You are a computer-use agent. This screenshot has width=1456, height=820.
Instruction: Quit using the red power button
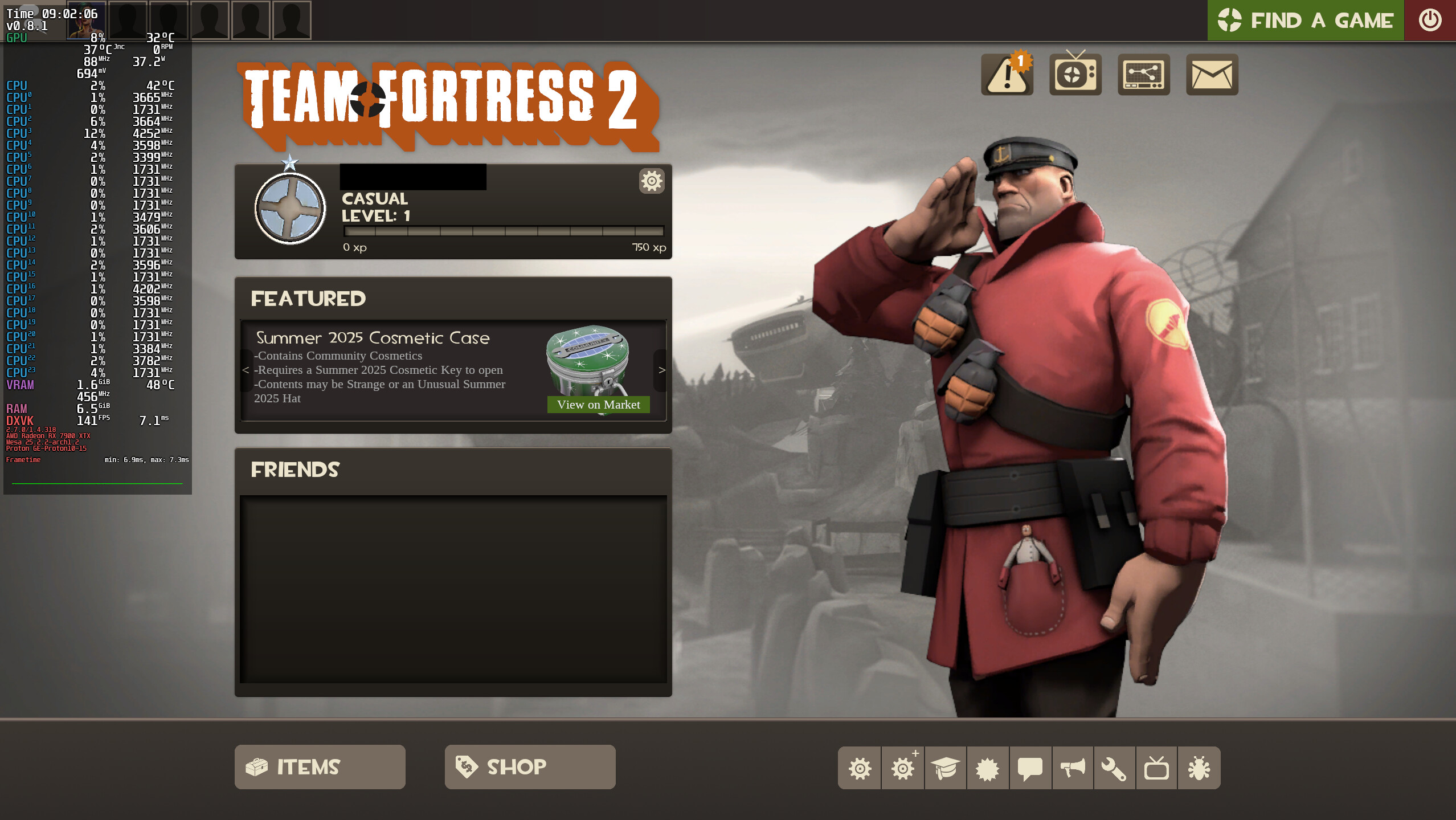(x=1430, y=21)
